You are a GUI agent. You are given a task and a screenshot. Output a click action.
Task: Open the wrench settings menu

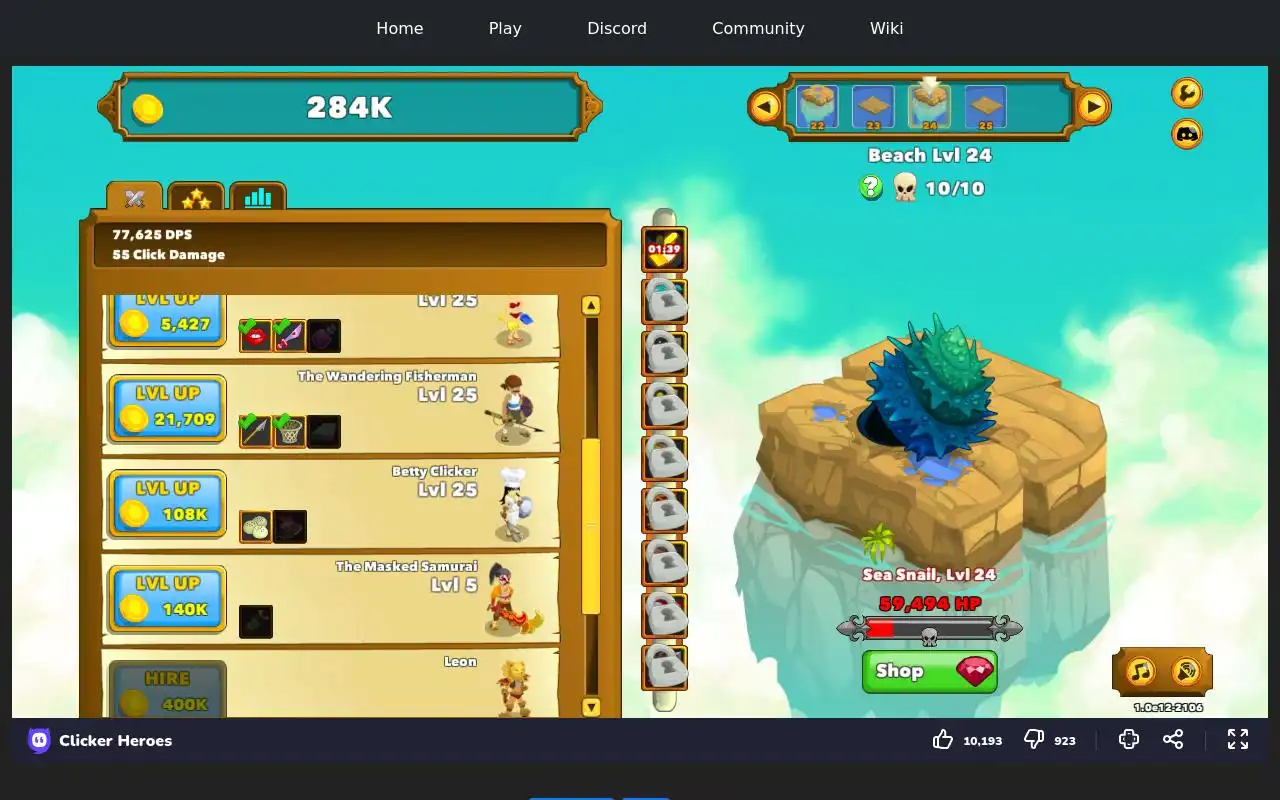click(x=1187, y=93)
